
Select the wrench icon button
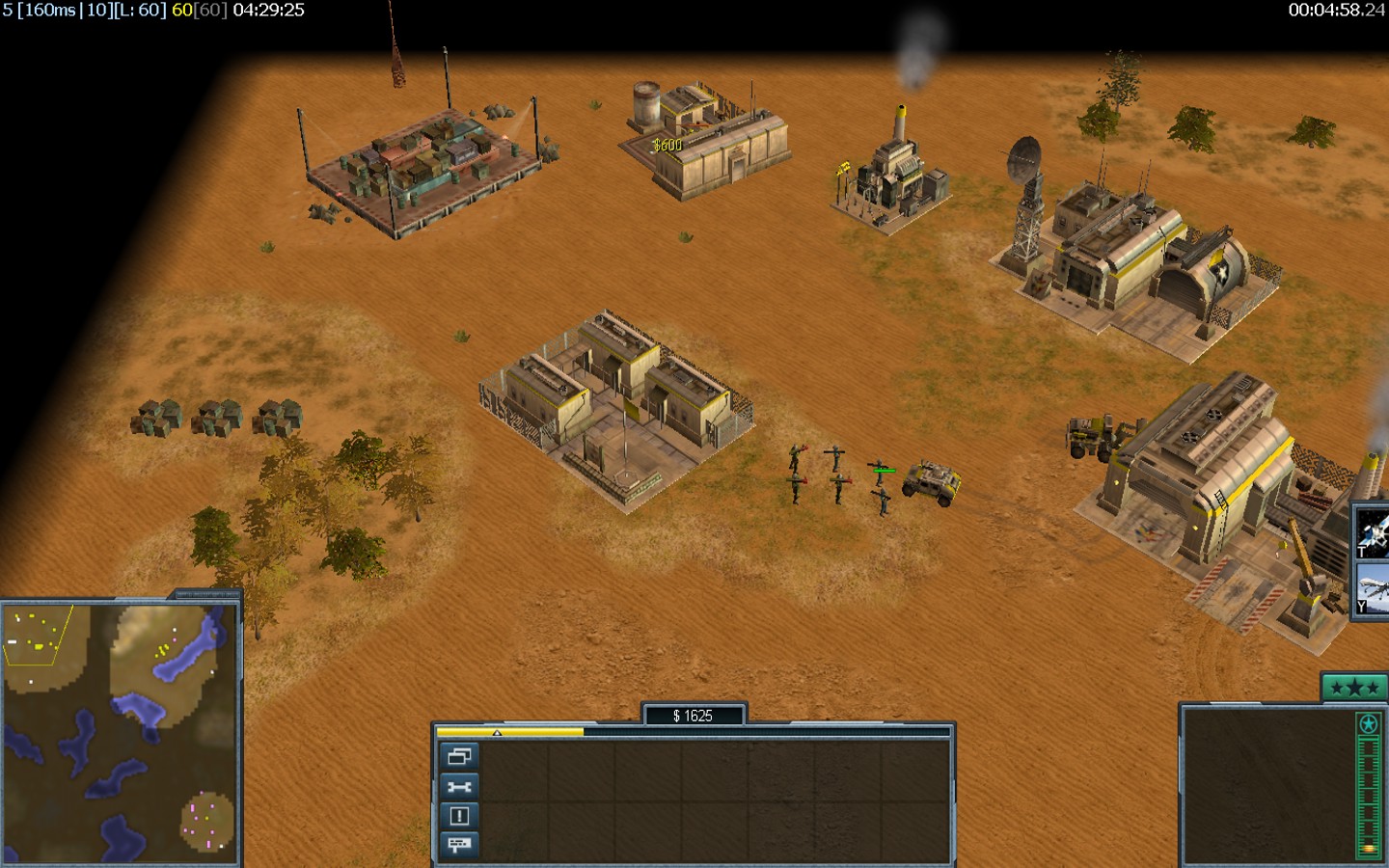point(459,786)
